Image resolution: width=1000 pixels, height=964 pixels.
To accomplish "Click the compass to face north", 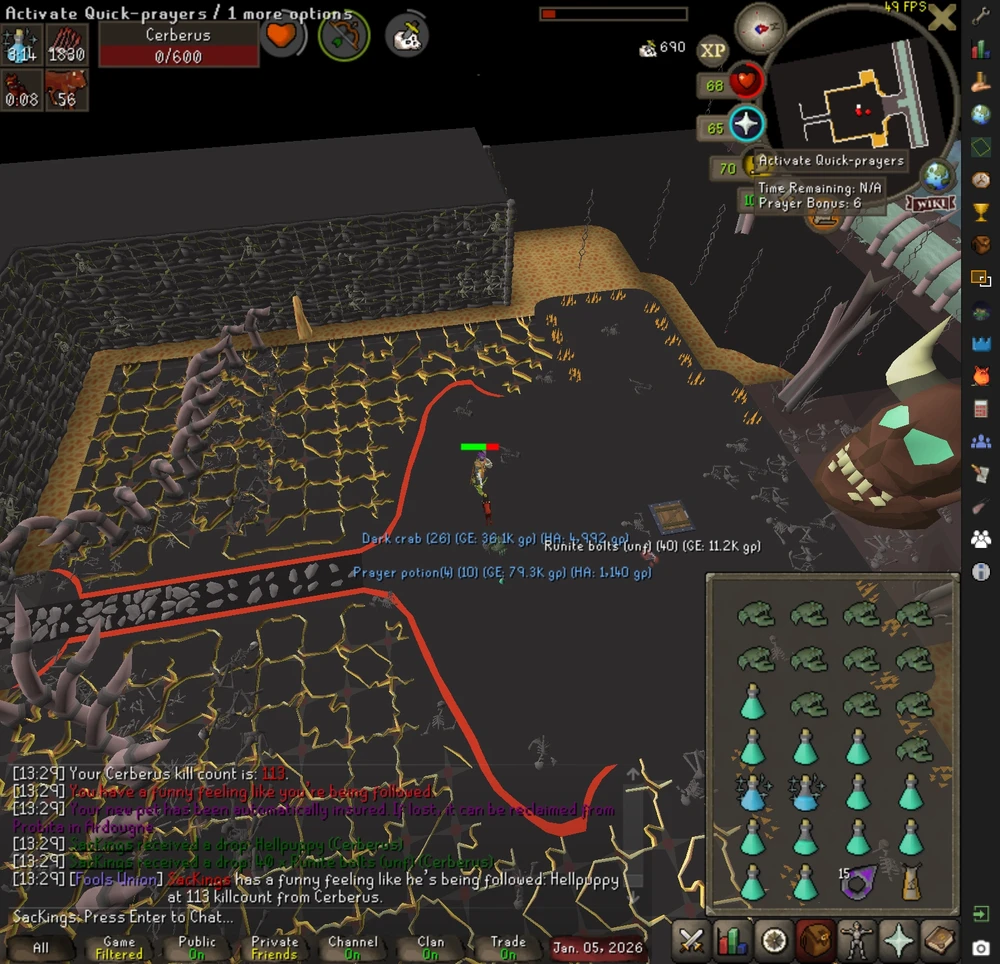I will click(x=760, y=29).
